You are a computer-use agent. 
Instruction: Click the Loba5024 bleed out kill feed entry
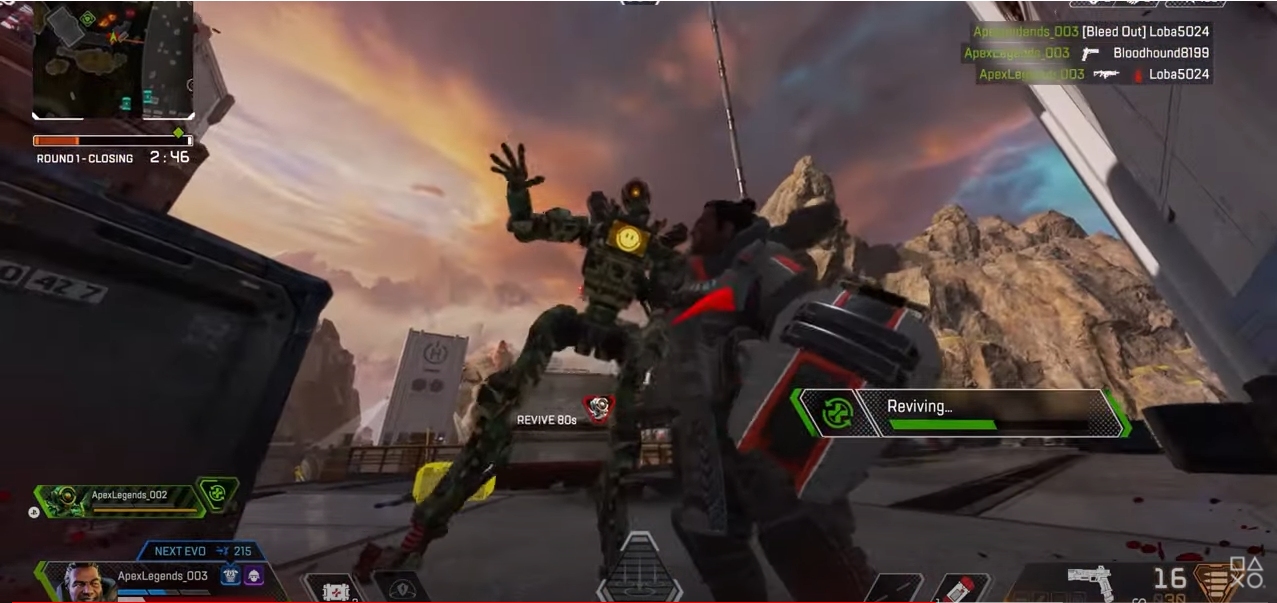click(1091, 31)
